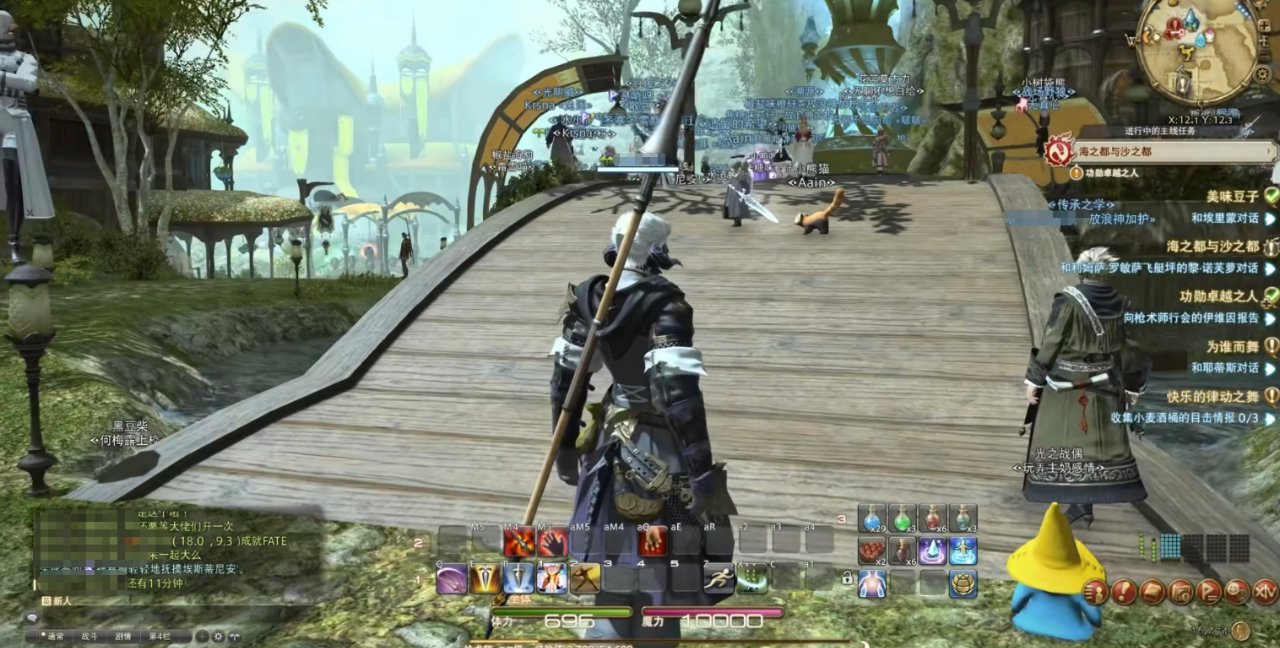
Task: Switch chat to the 战斗 tab
Action: [90, 636]
